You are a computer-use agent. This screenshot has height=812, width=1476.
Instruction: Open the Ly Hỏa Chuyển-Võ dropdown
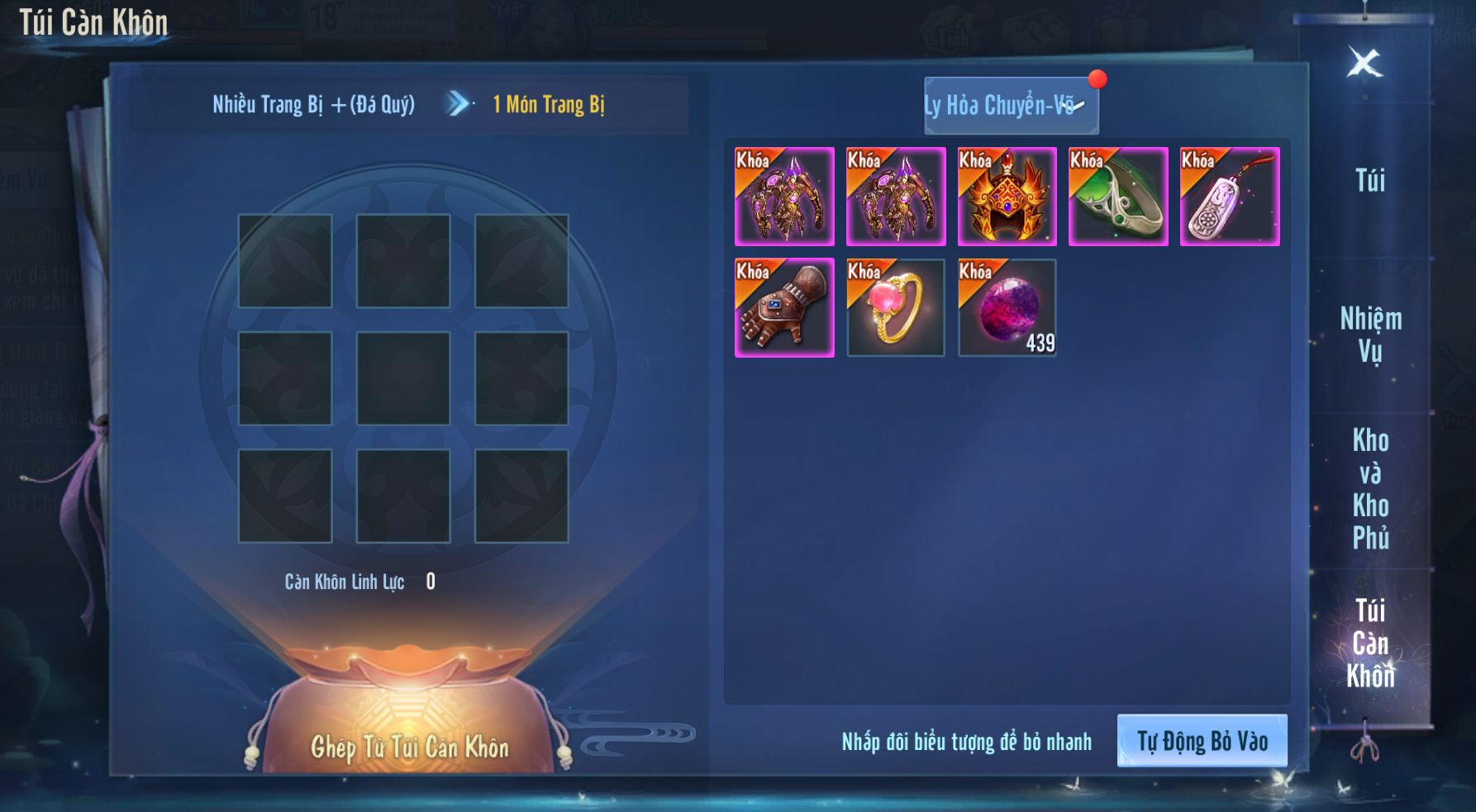tap(1011, 106)
